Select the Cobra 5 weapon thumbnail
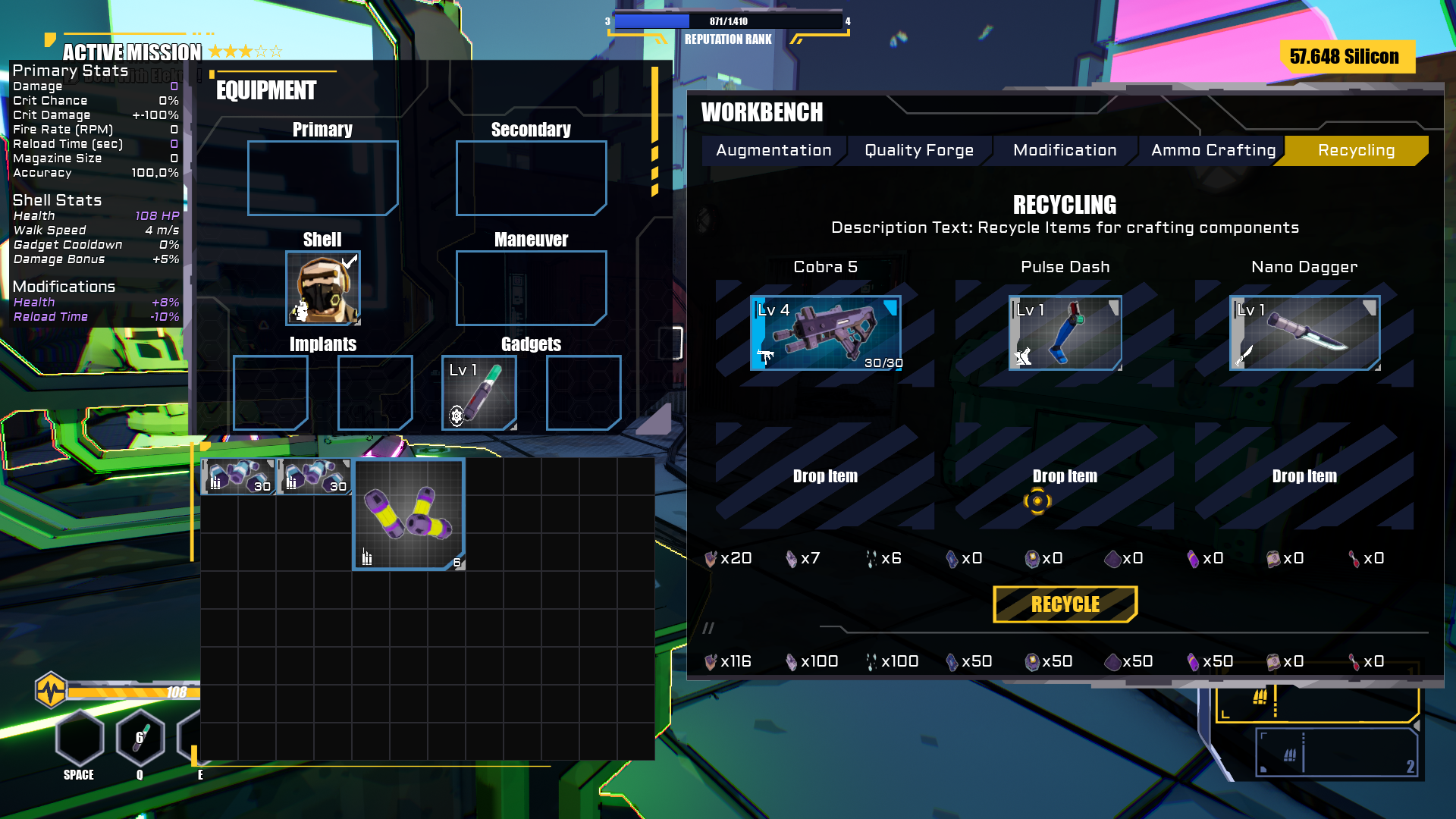Viewport: 1456px width, 819px height. click(x=826, y=332)
